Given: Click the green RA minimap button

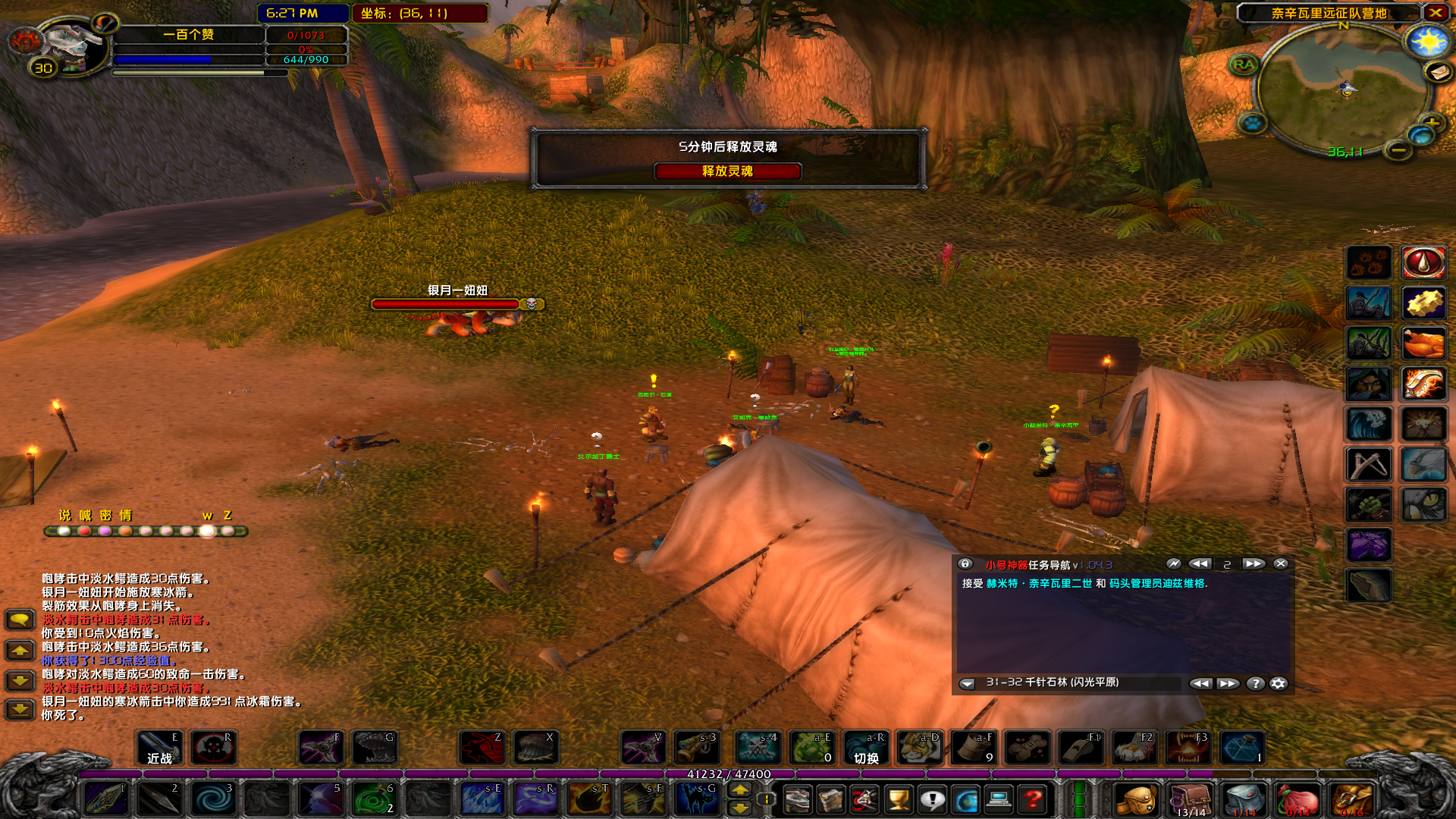Looking at the screenshot, I should tap(1244, 64).
